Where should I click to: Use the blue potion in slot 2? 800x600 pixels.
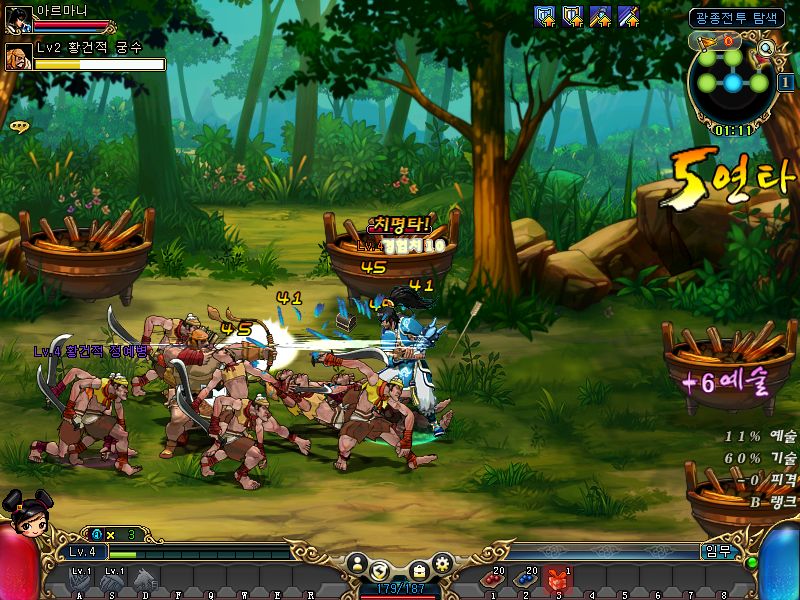[x=526, y=578]
